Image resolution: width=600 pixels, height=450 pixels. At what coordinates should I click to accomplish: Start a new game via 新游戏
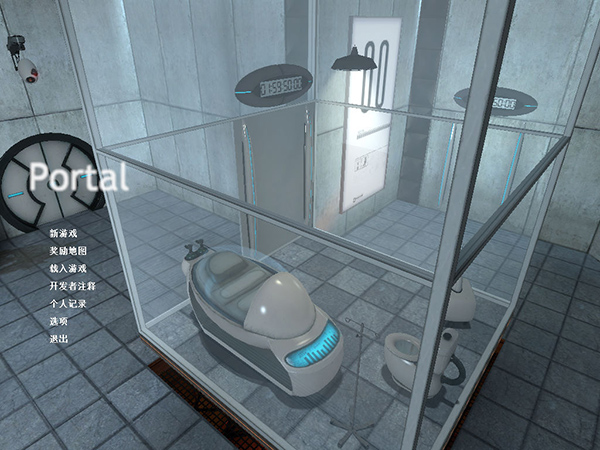(63, 234)
